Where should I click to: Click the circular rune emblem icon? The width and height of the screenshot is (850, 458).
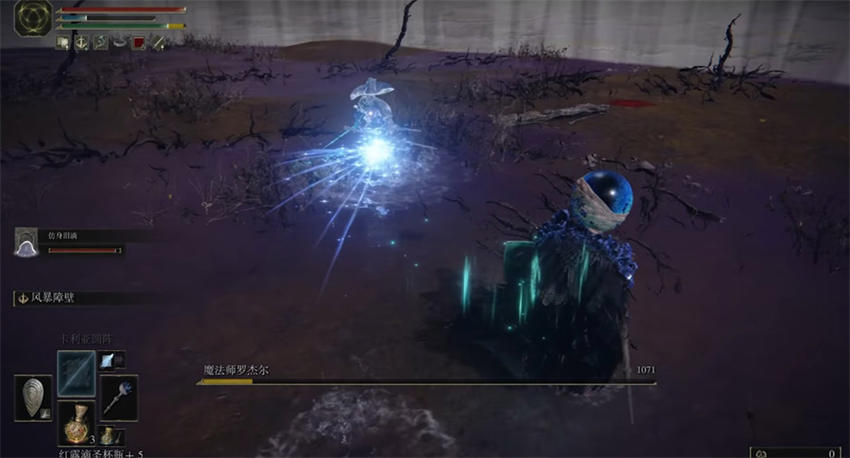point(33,20)
